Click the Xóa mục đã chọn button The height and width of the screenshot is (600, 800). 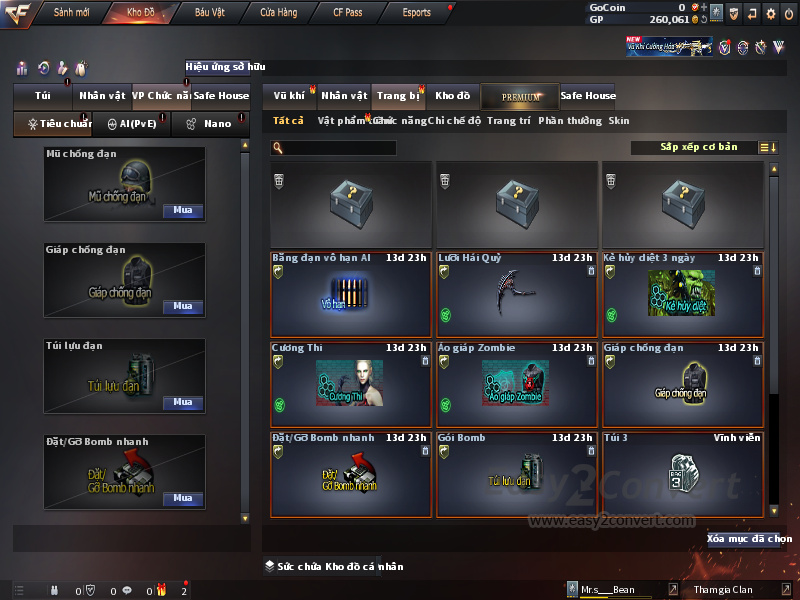coord(749,539)
